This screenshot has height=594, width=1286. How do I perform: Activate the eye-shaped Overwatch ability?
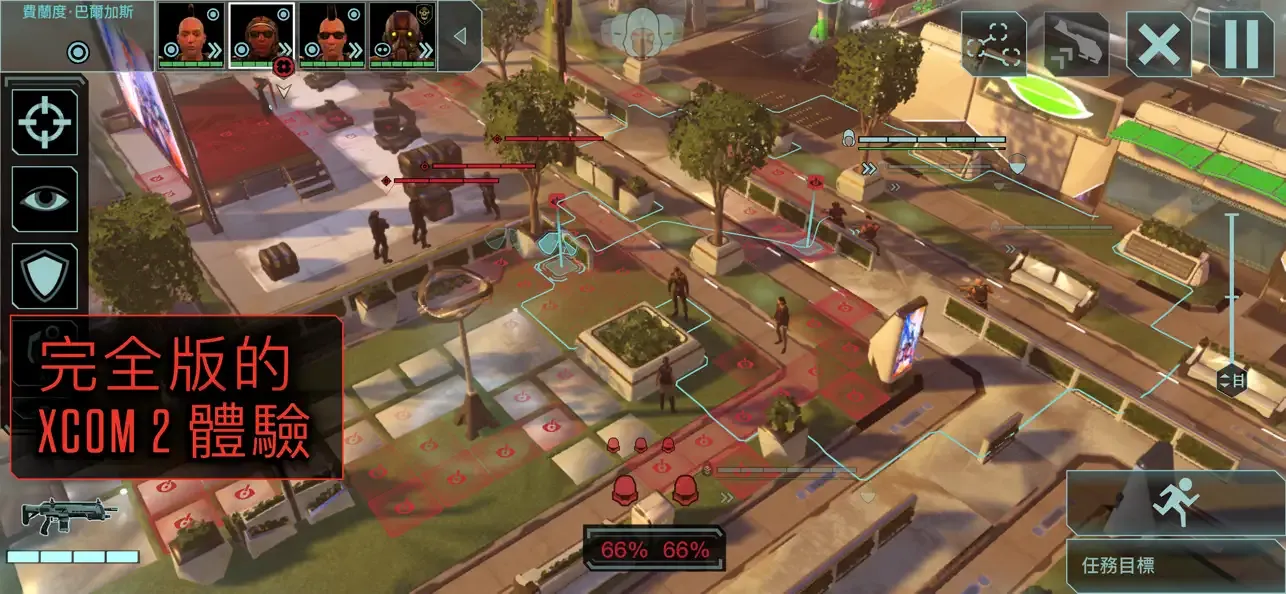pos(45,199)
